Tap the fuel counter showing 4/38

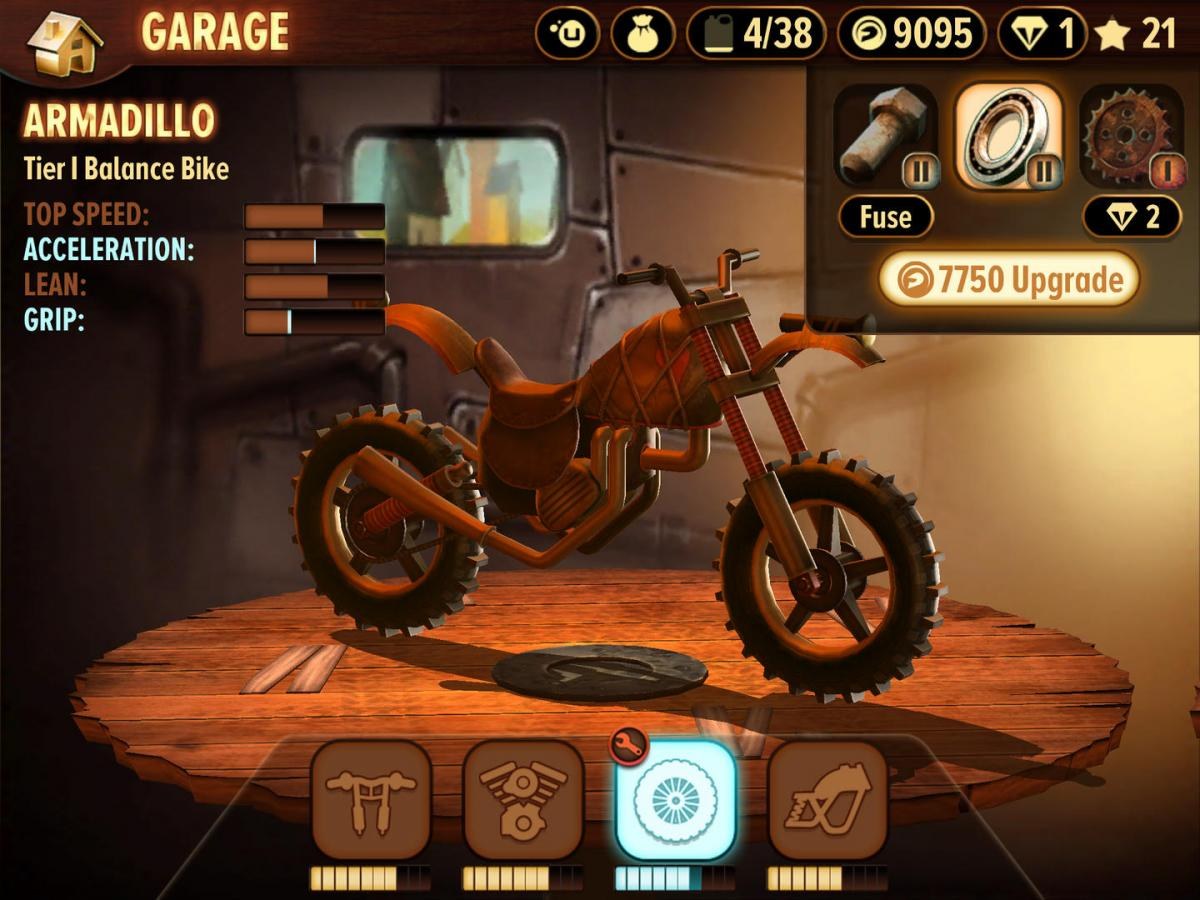[755, 35]
